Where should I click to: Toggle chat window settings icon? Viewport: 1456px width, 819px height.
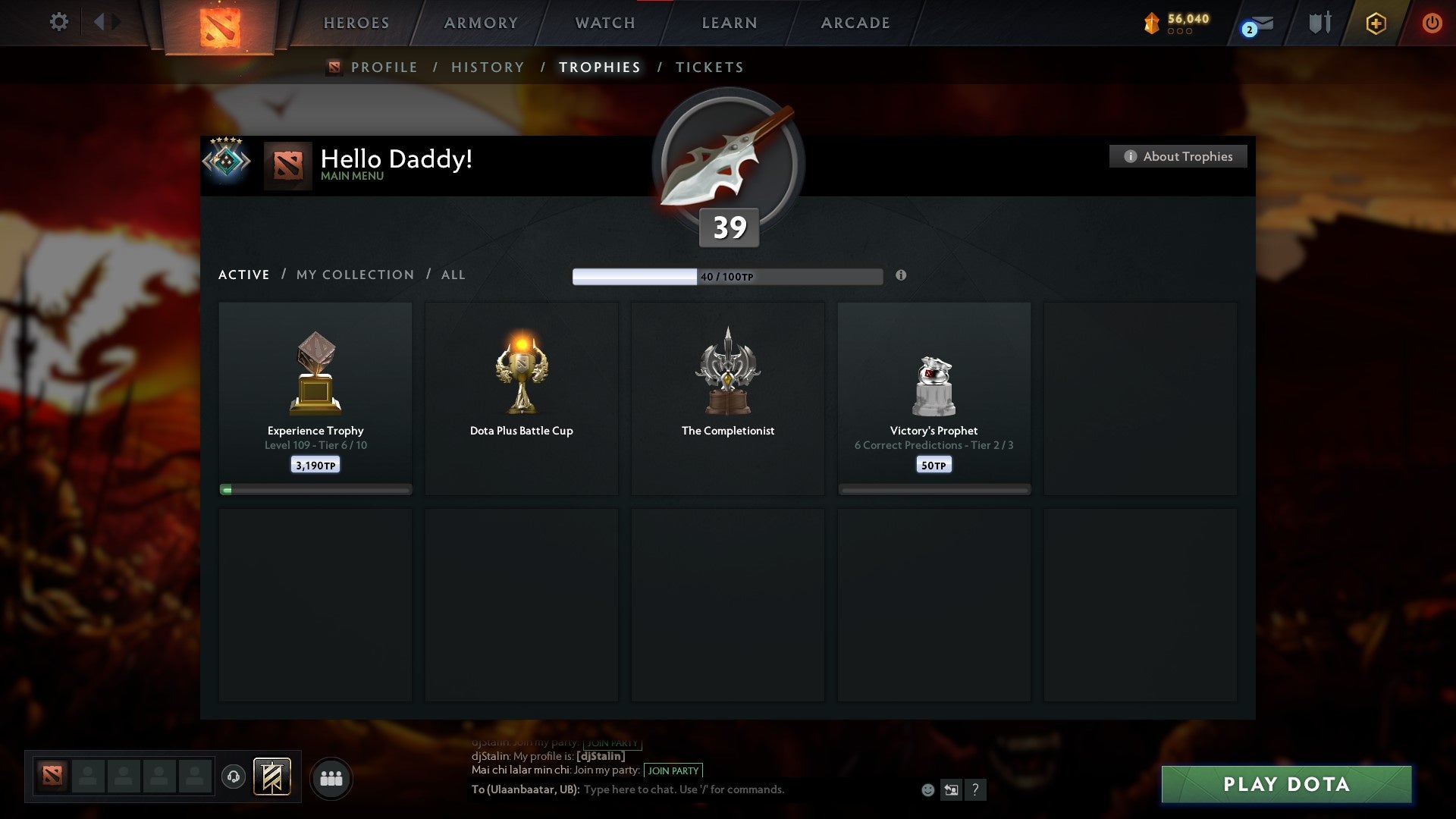(x=952, y=789)
